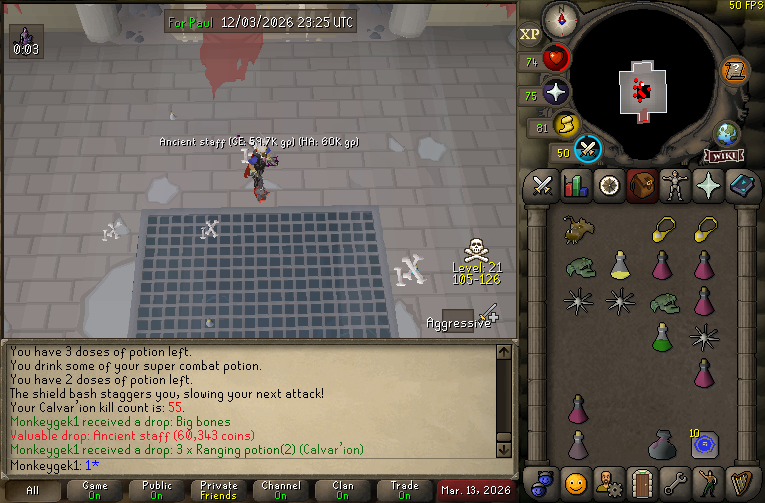The width and height of the screenshot is (765, 503).
Task: Click the Wiki lookup button
Action: pyautogui.click(x=724, y=156)
